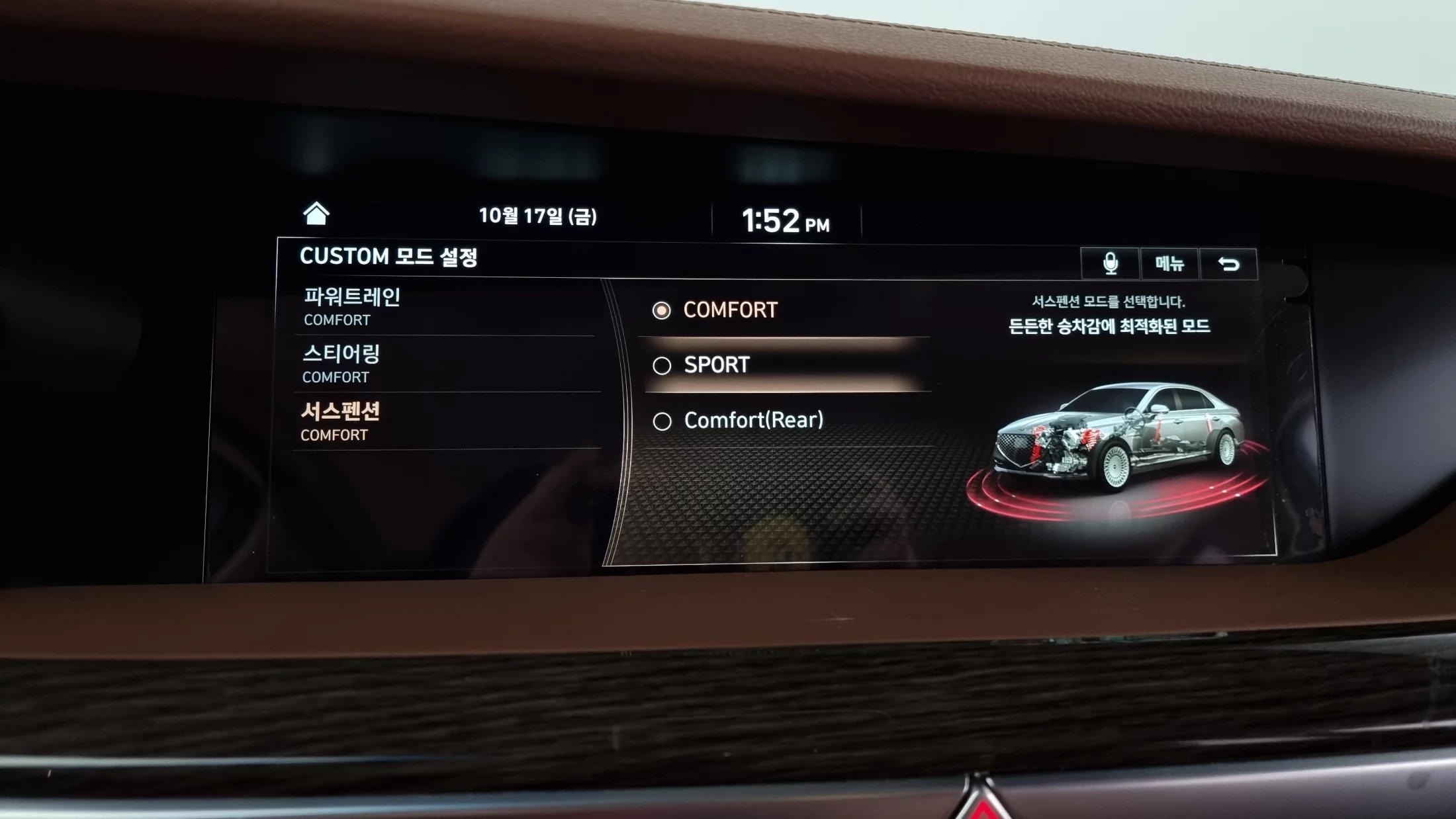Image resolution: width=1456 pixels, height=819 pixels.
Task: Select the 파워트레인 settings row
Action: pos(443,307)
